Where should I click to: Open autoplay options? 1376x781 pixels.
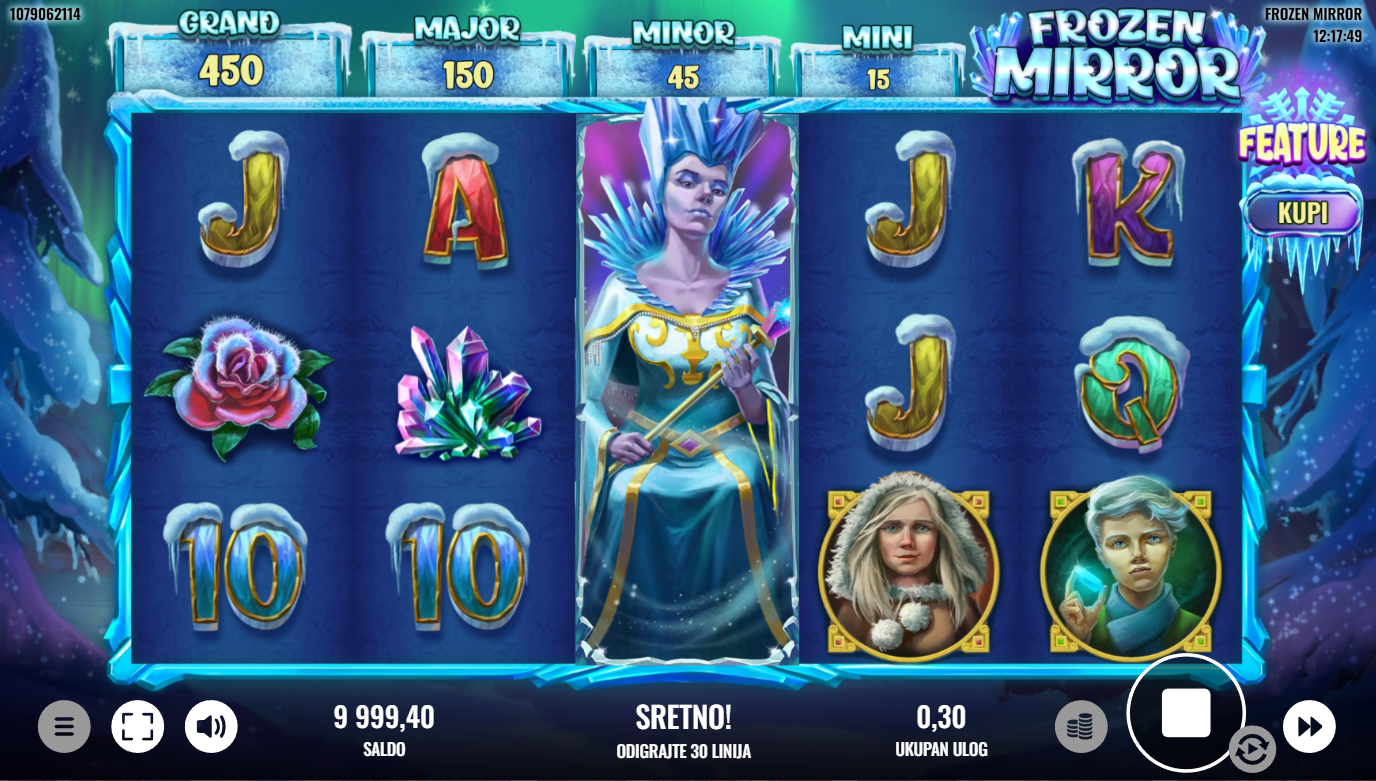1252,748
